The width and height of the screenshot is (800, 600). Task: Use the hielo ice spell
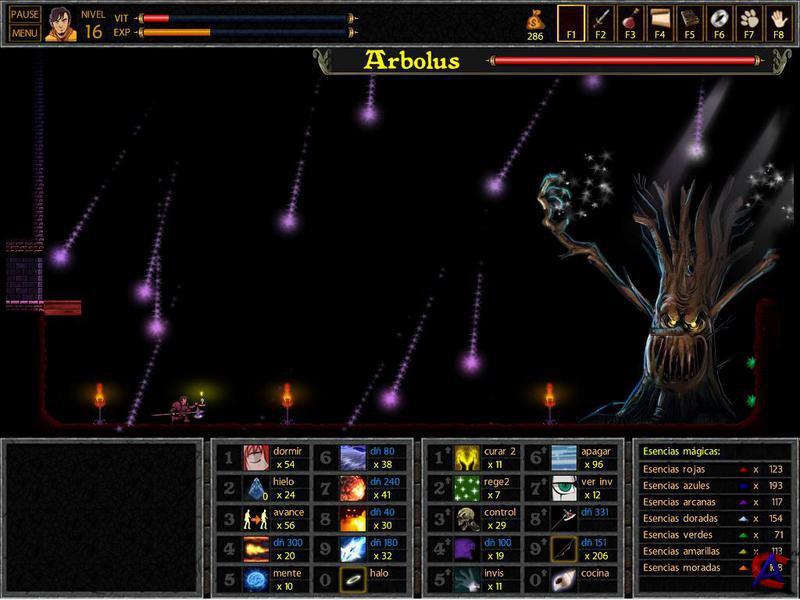tap(257, 488)
